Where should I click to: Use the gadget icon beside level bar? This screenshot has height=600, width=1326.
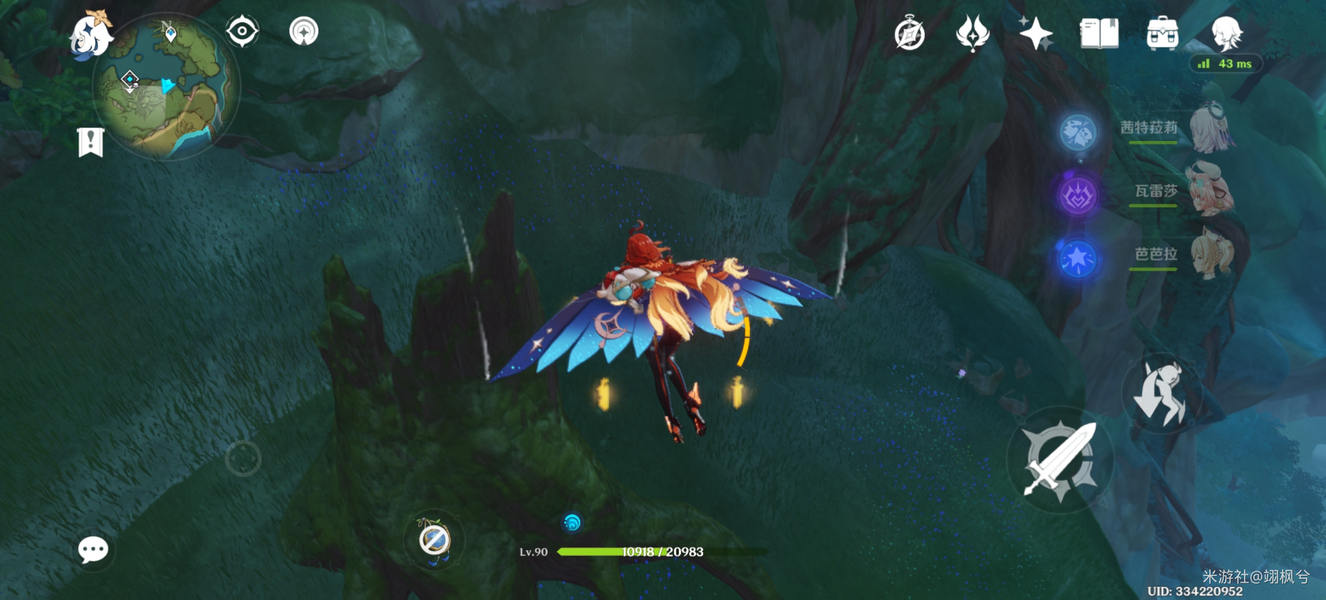click(434, 541)
